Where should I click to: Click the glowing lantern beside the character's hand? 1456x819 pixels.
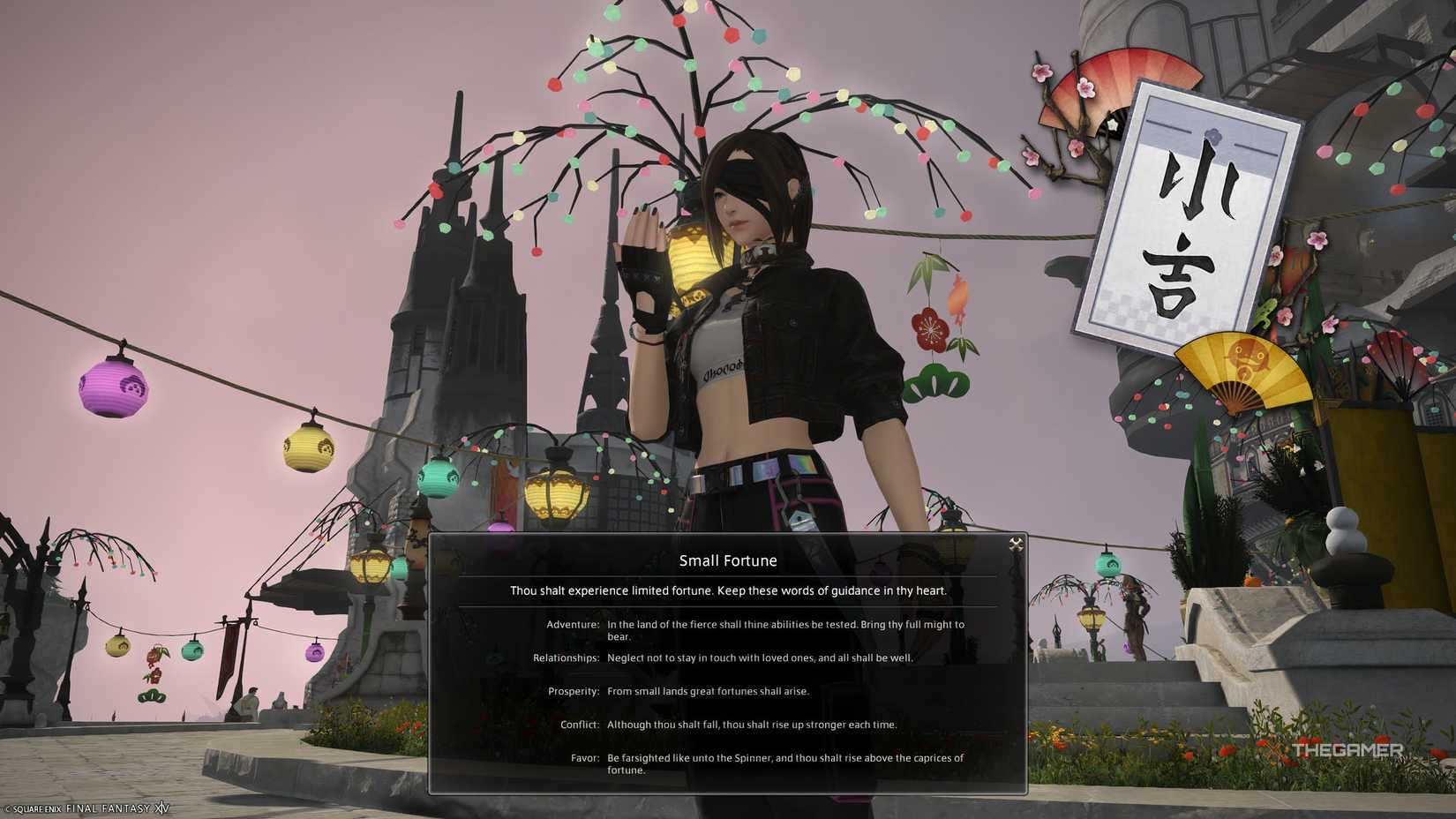[694, 256]
